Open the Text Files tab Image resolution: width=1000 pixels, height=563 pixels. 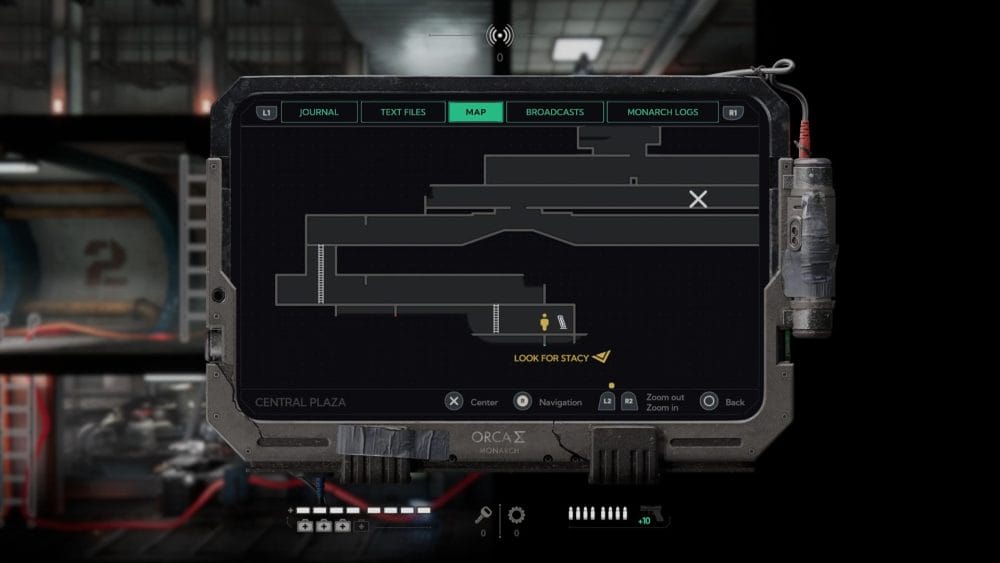pos(403,112)
